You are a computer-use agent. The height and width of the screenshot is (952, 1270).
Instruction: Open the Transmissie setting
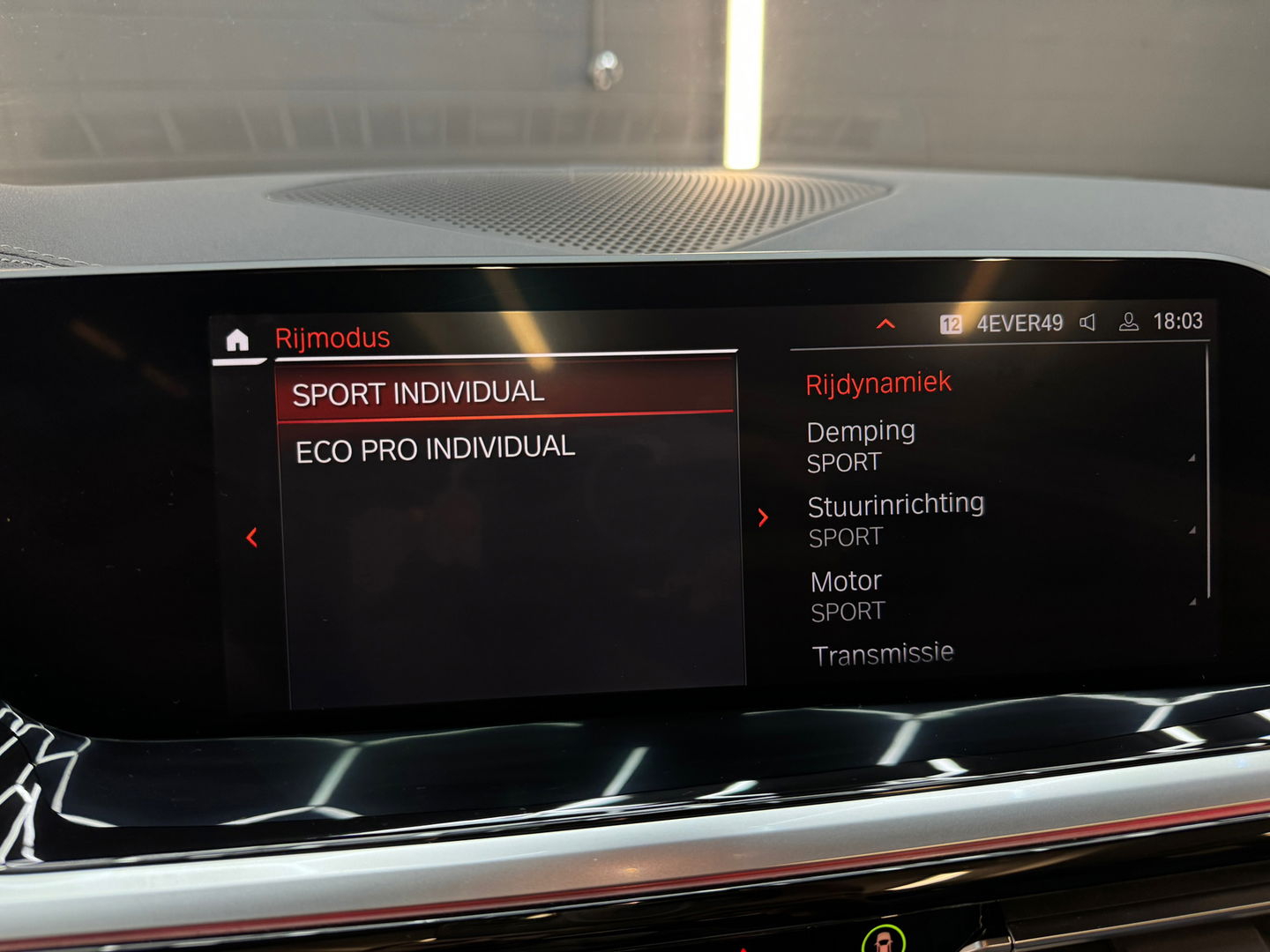click(x=882, y=652)
